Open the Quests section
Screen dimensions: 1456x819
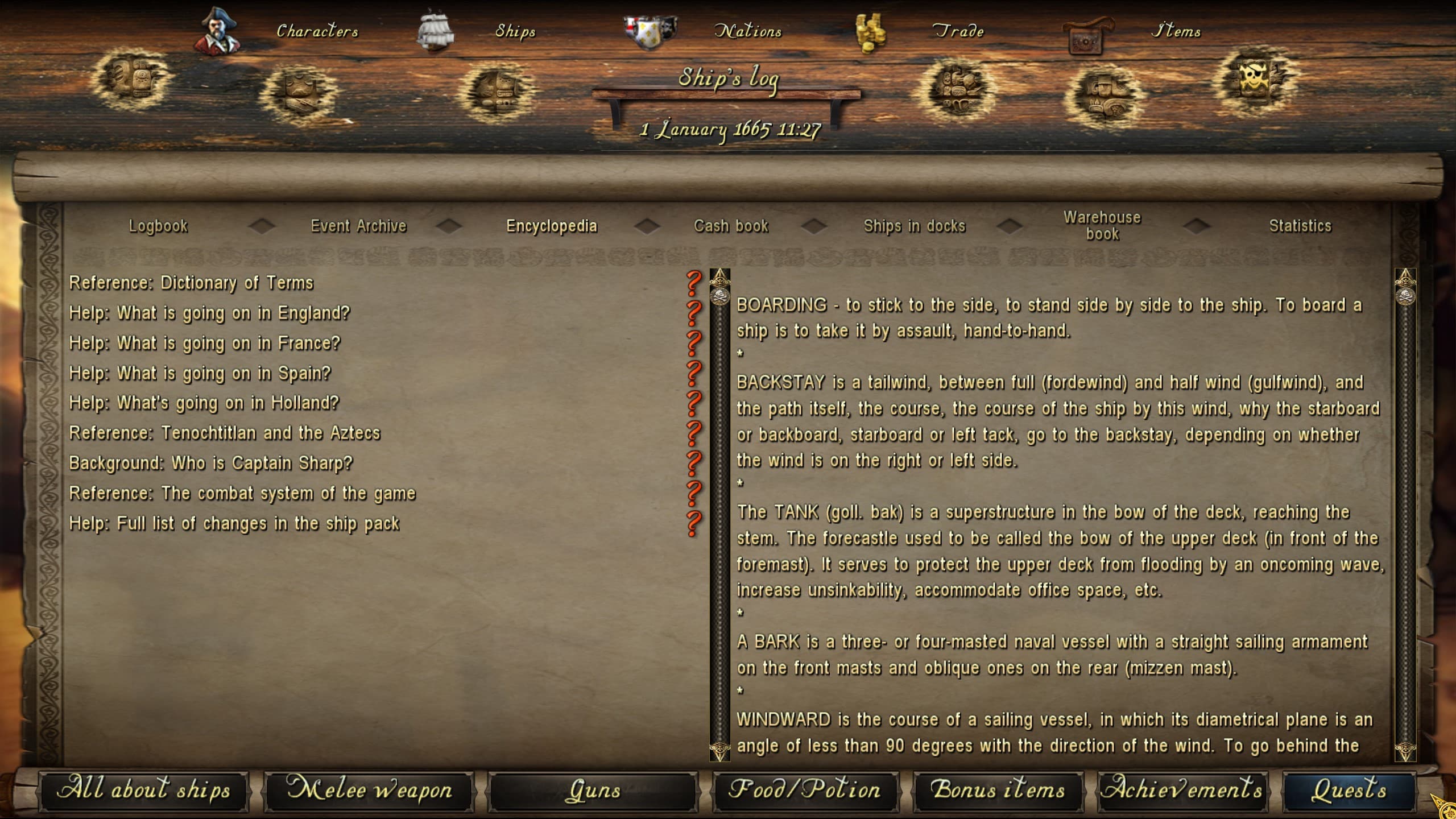click(x=1349, y=790)
